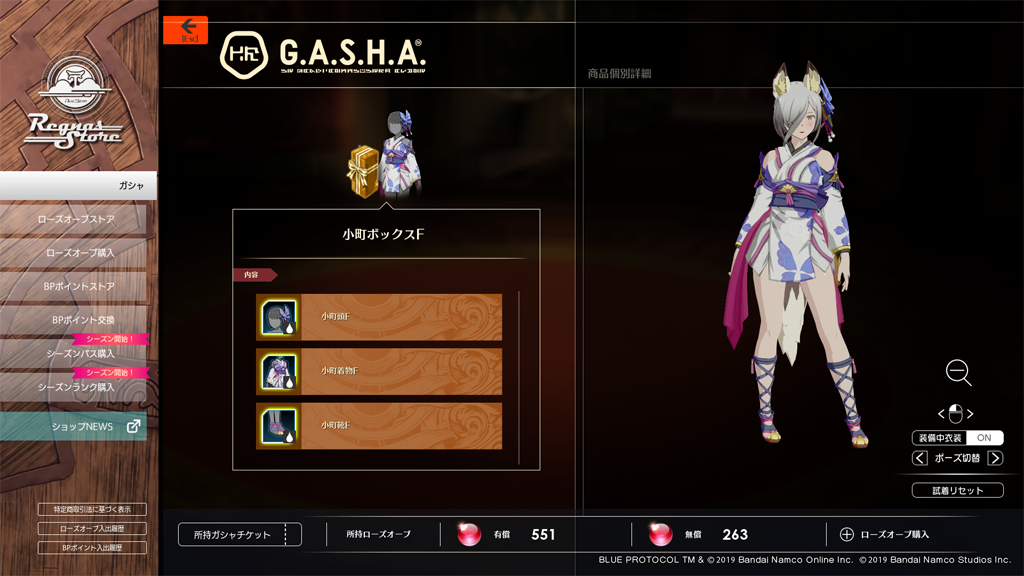Screen dimensions: 1024x576
Task: Open the ショップNEWS external link
Action: pyautogui.click(x=75, y=426)
